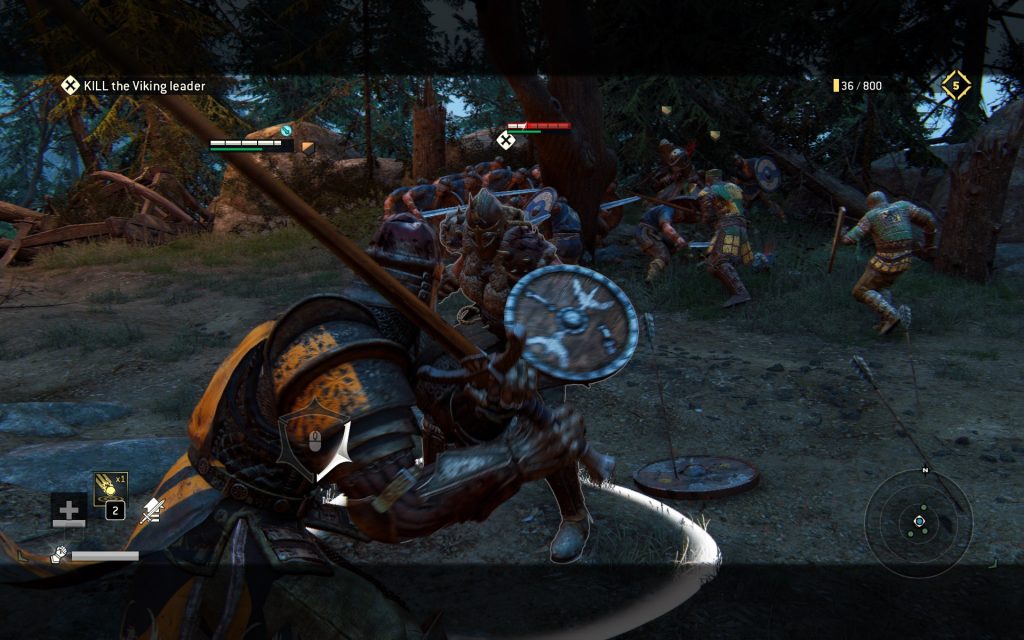Select the grey plus-sign feat slot

click(69, 511)
